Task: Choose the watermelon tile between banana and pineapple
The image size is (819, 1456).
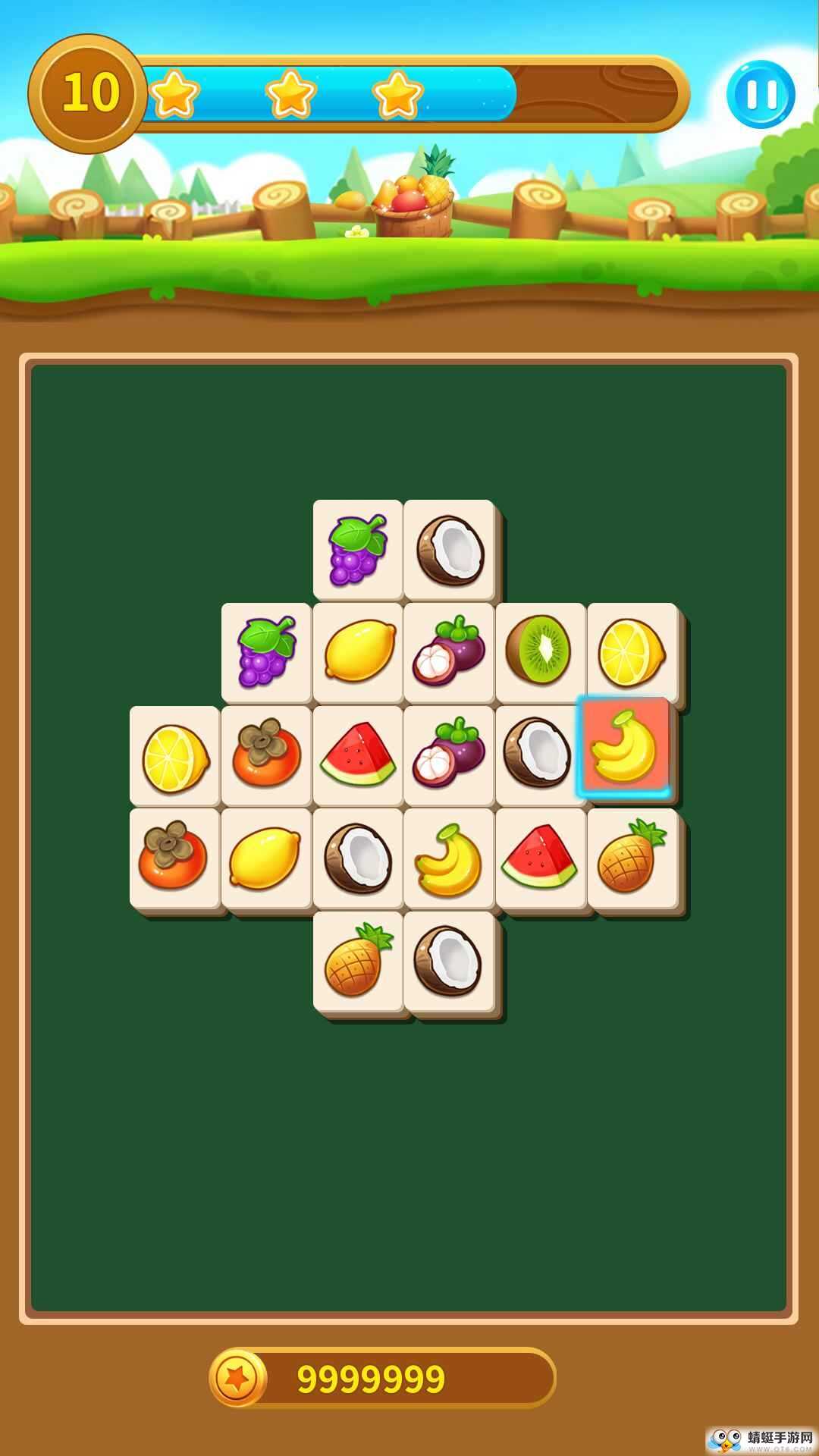Action: (x=540, y=857)
